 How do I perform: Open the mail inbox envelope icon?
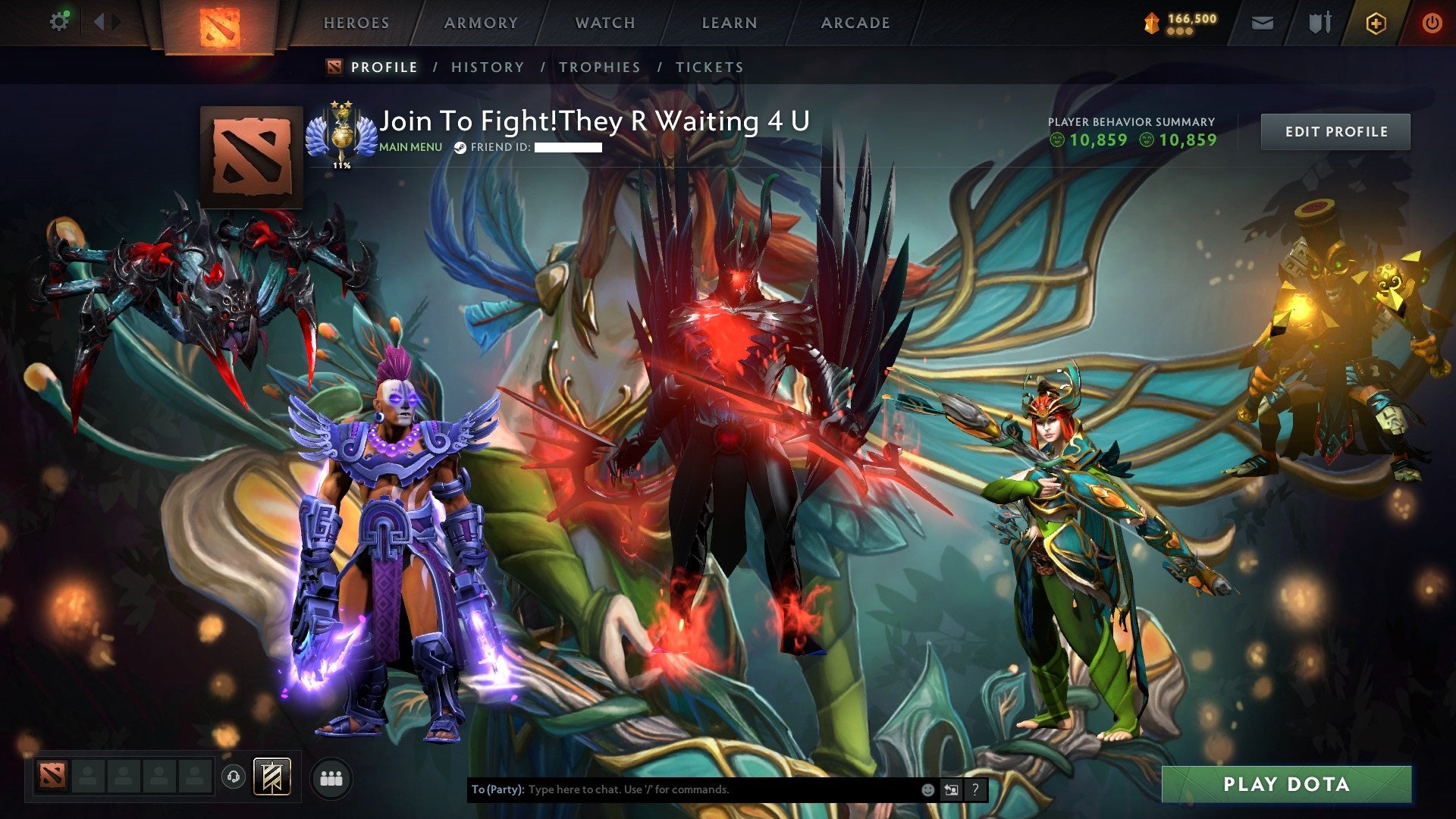[x=1262, y=23]
